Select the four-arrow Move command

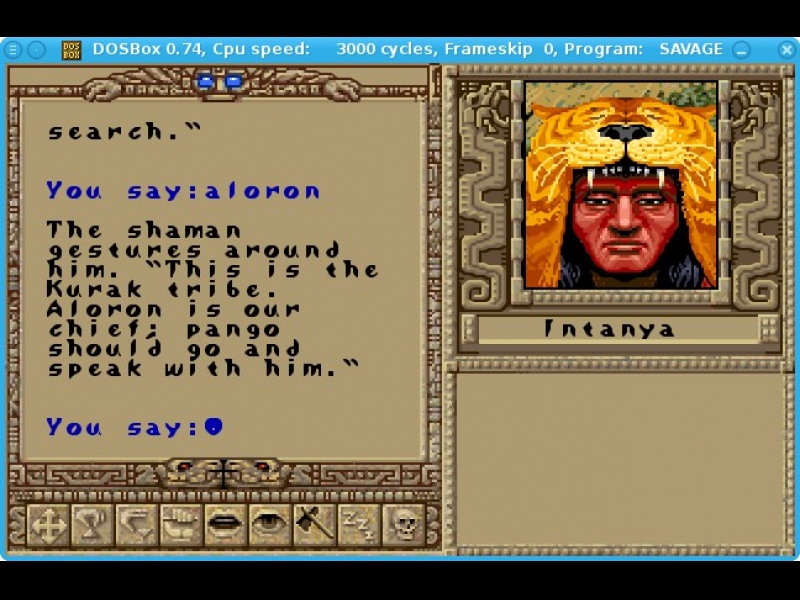(47, 524)
